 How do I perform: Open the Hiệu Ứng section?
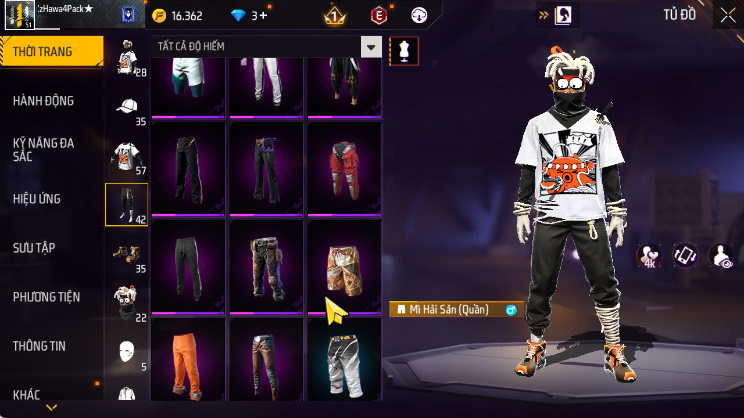[x=38, y=199]
